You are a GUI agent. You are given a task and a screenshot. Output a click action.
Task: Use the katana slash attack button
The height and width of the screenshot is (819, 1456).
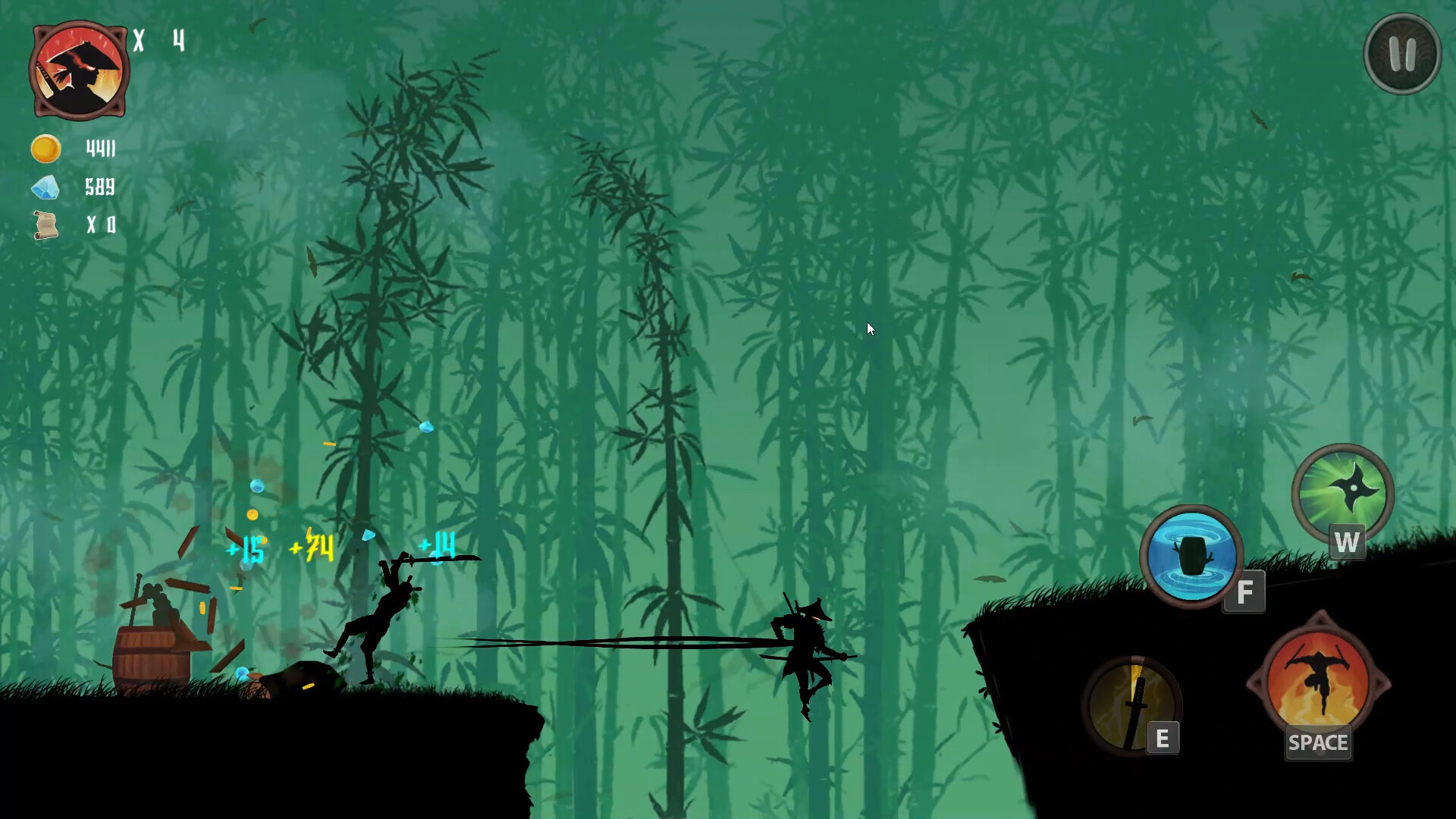1131,705
